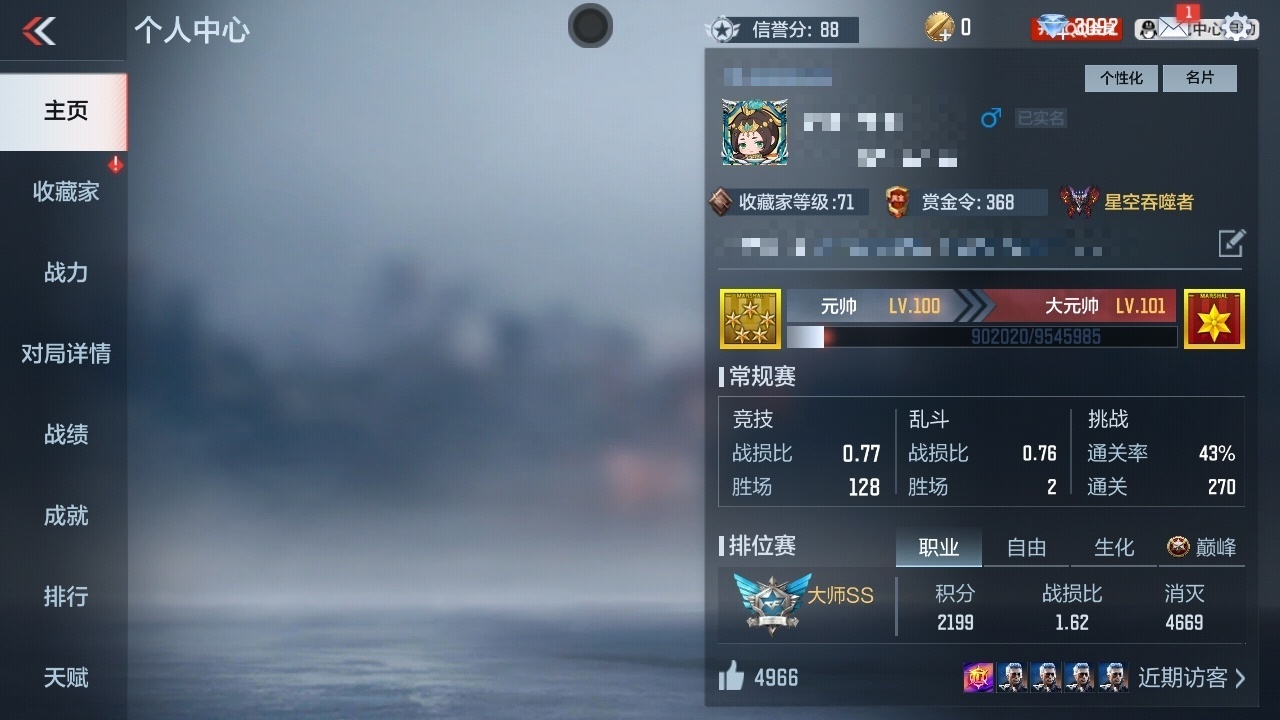Open the settings gear icon

(1237, 27)
